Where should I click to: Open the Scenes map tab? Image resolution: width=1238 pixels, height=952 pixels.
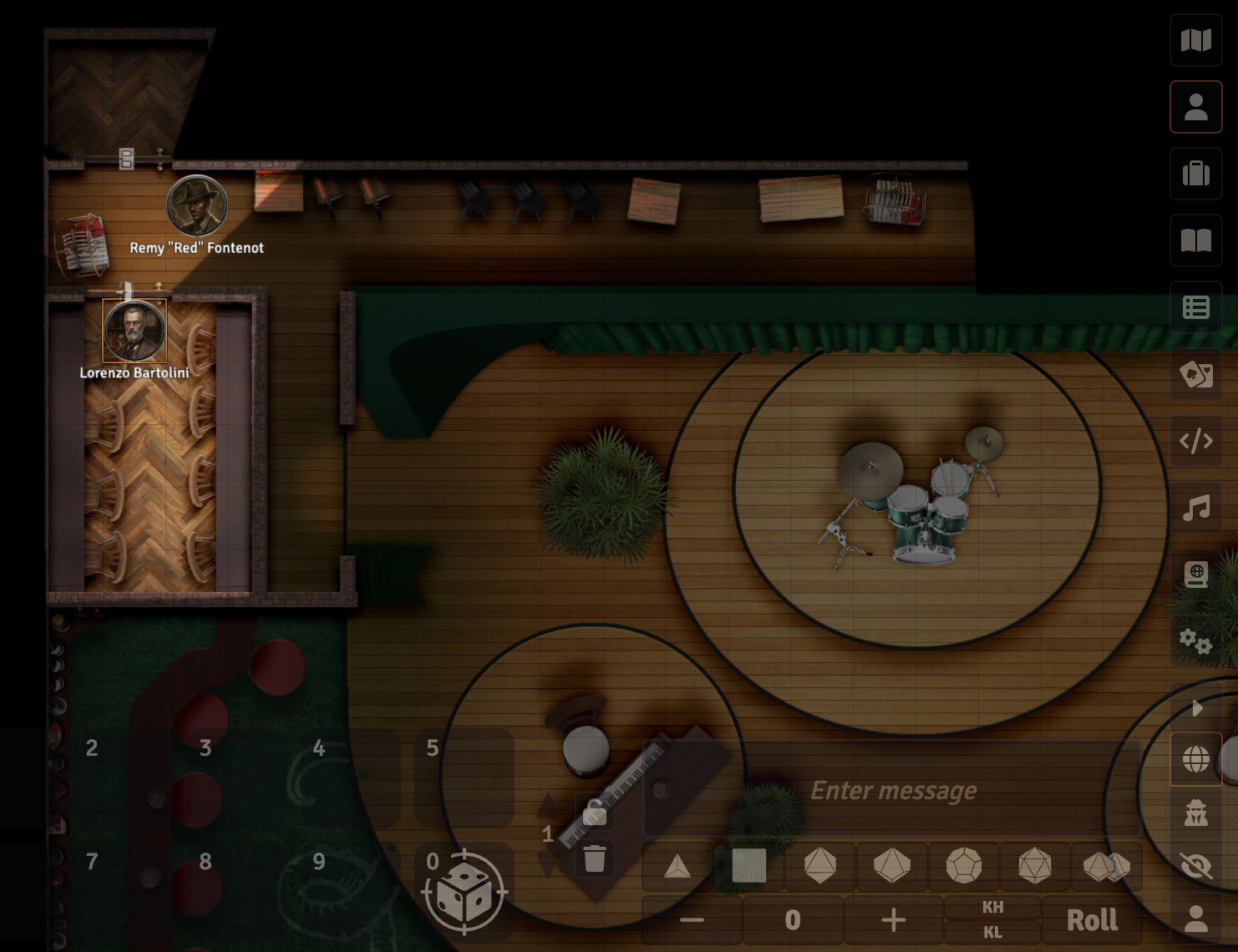point(1195,40)
